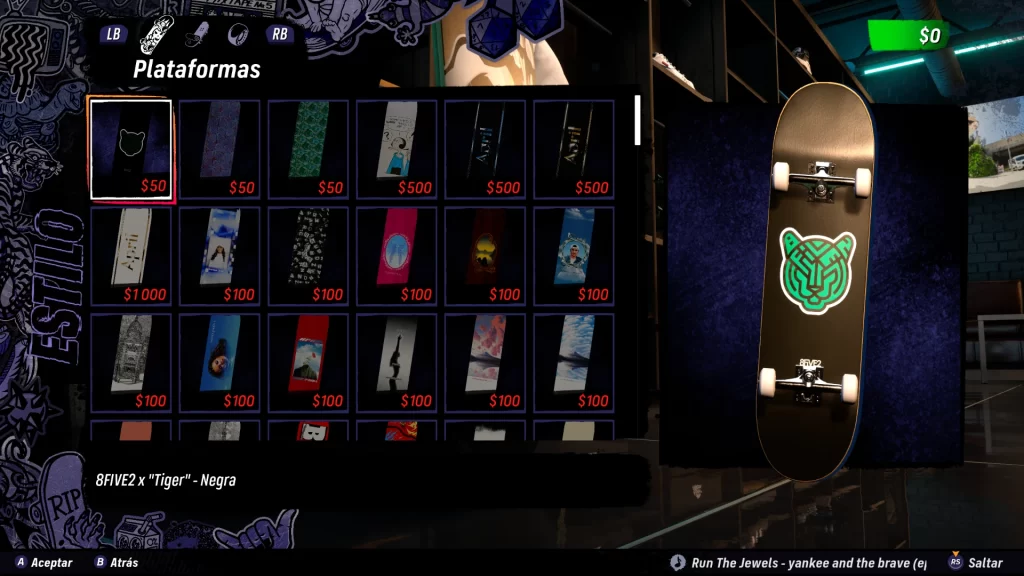
Task: Pick the white cartoon $500 deck
Action: click(x=397, y=149)
